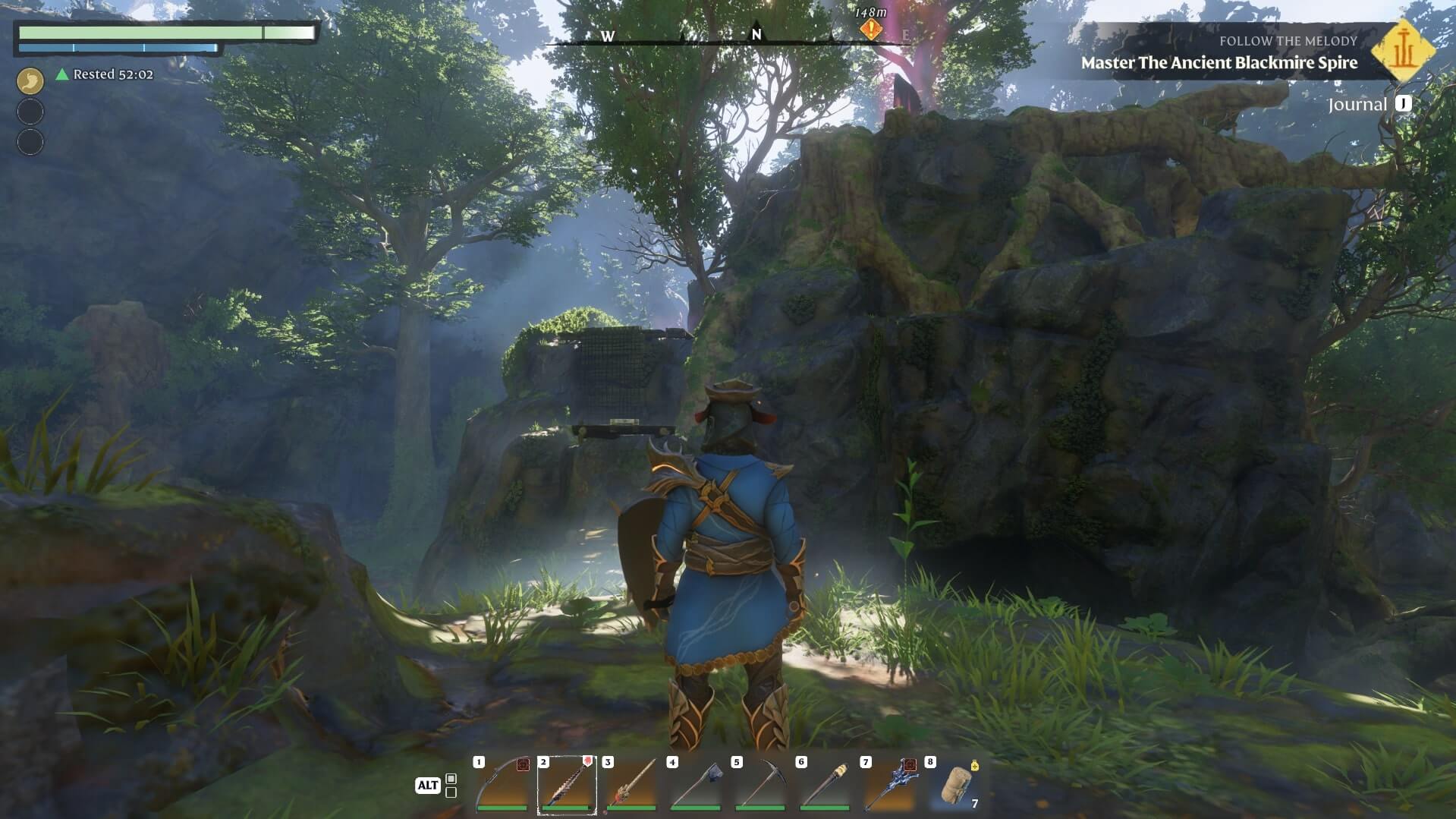Image resolution: width=1456 pixels, height=819 pixels.
Task: Equip the torch in hotbar slot 6
Action: pos(824,785)
